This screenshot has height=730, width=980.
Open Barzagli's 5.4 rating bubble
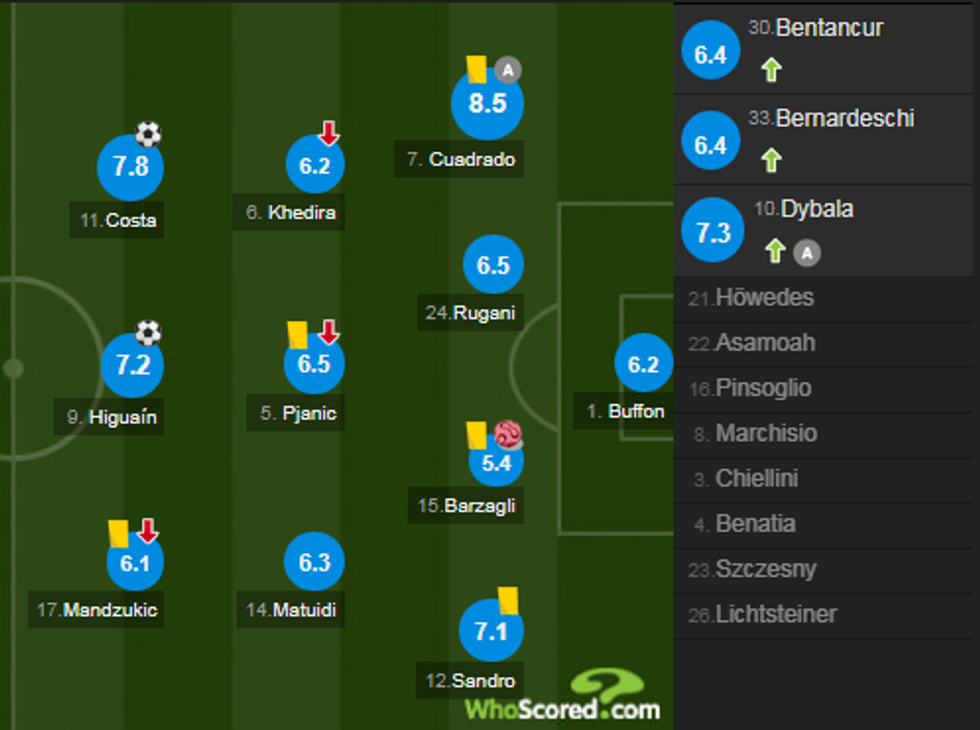click(496, 462)
